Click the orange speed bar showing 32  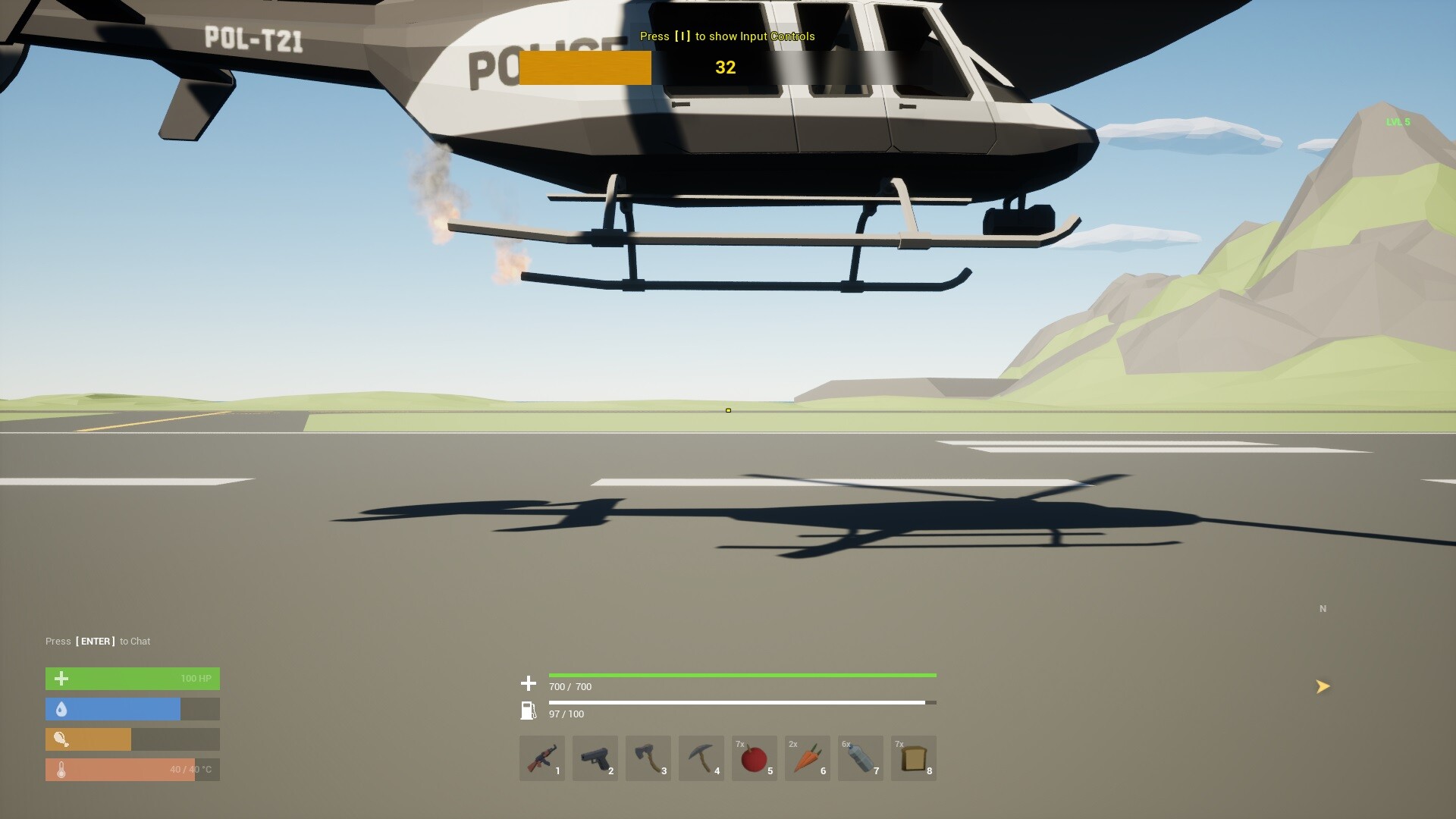[585, 67]
